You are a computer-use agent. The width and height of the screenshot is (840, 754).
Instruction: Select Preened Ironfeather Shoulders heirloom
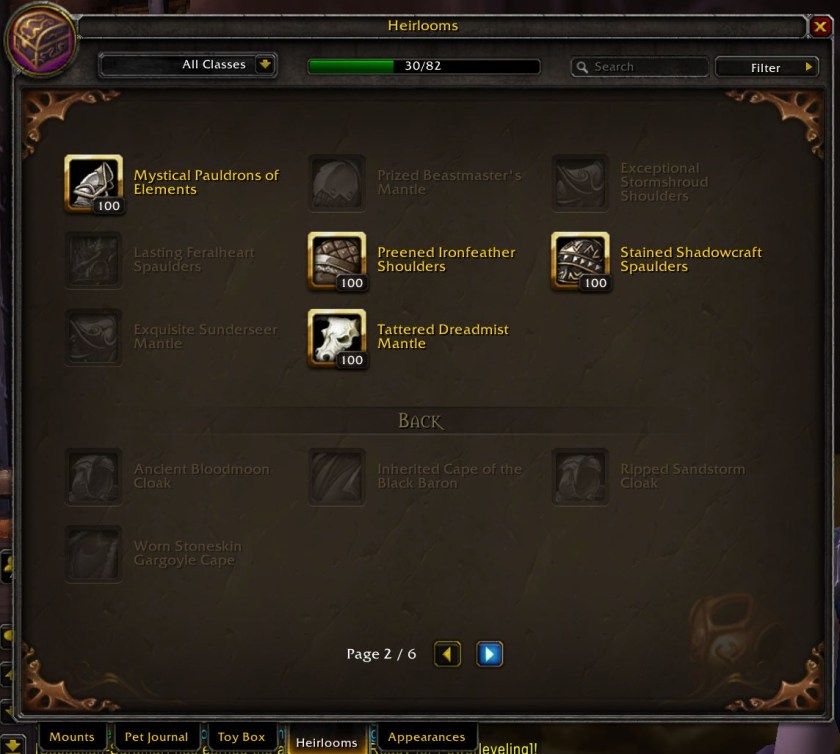[x=337, y=261]
